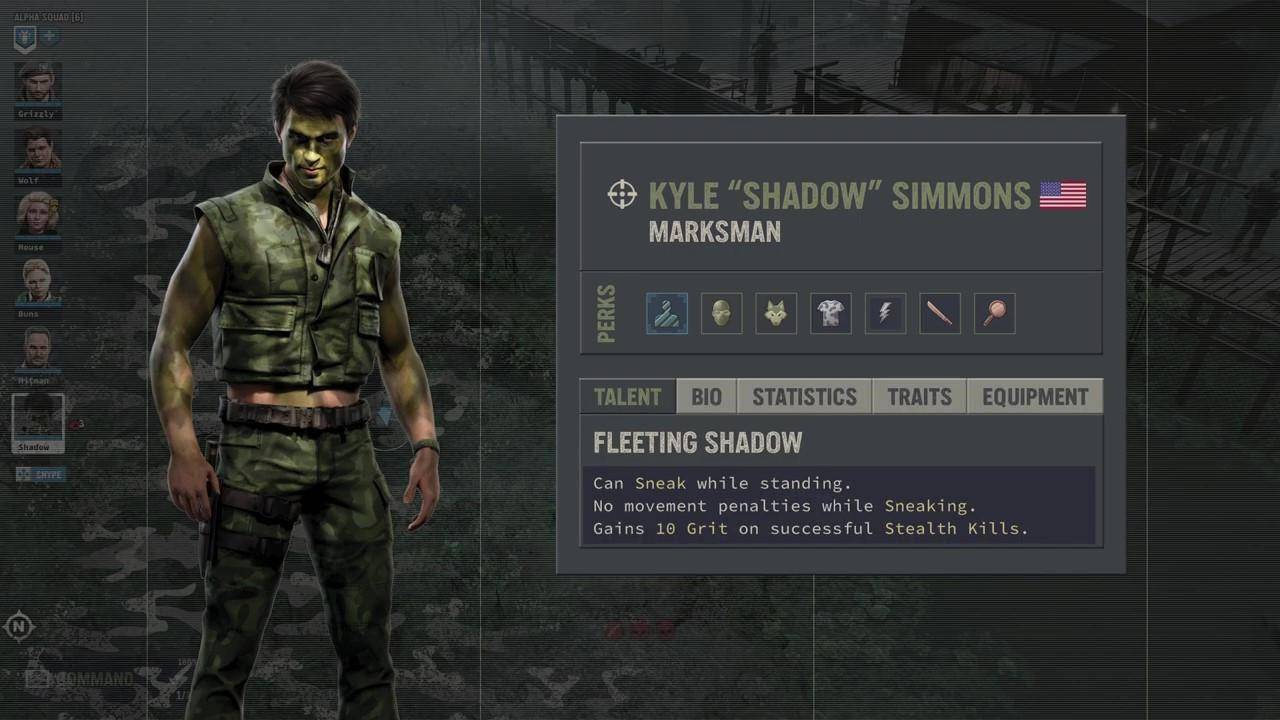Choose Wolf's portrait in the squad list
The image size is (1280, 720).
38,150
